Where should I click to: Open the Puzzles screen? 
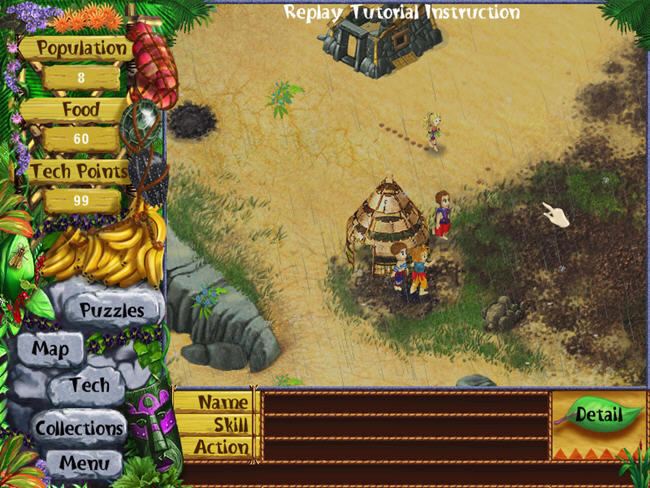pos(112,311)
